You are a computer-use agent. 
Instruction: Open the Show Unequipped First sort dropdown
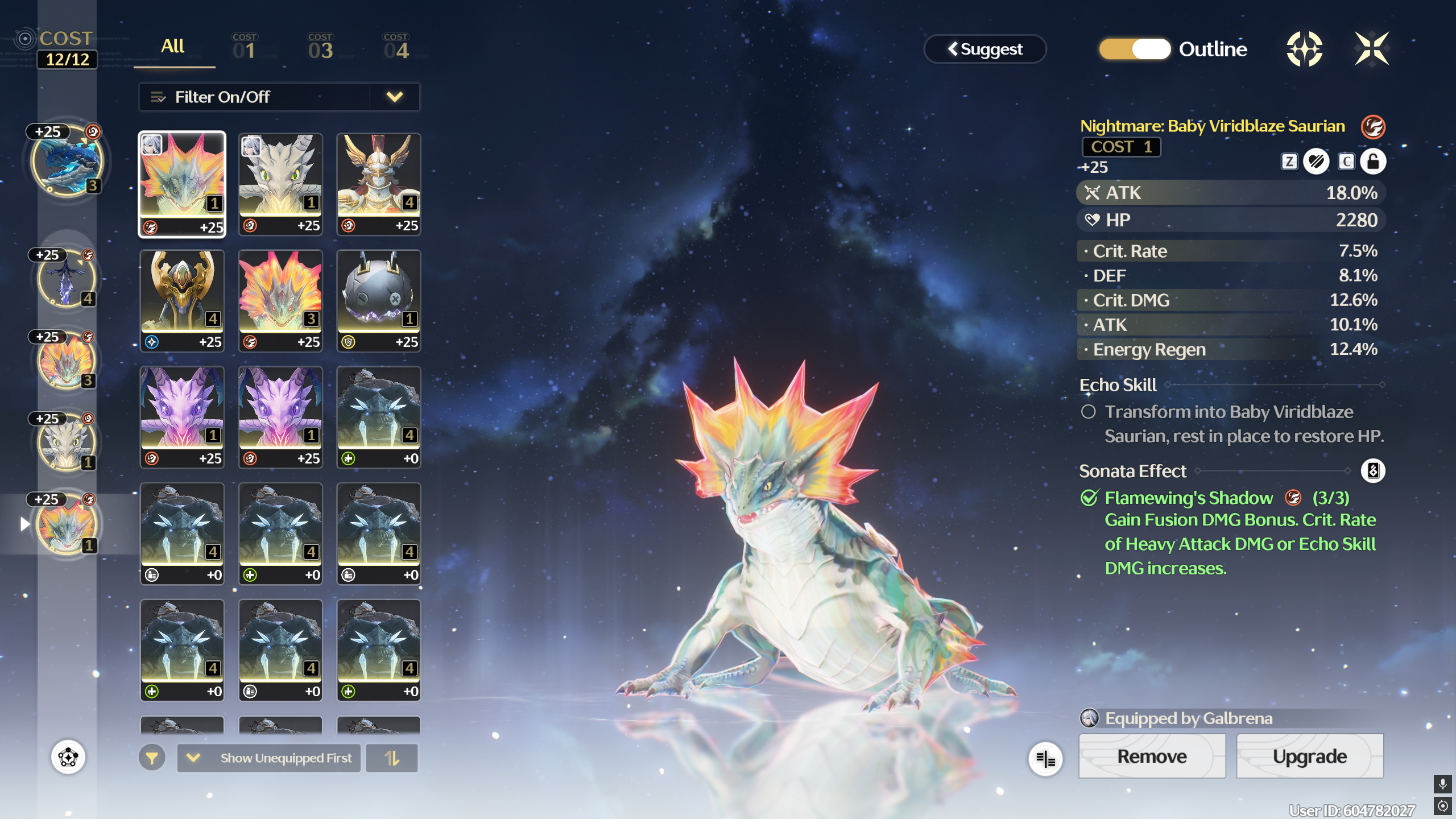click(268, 758)
